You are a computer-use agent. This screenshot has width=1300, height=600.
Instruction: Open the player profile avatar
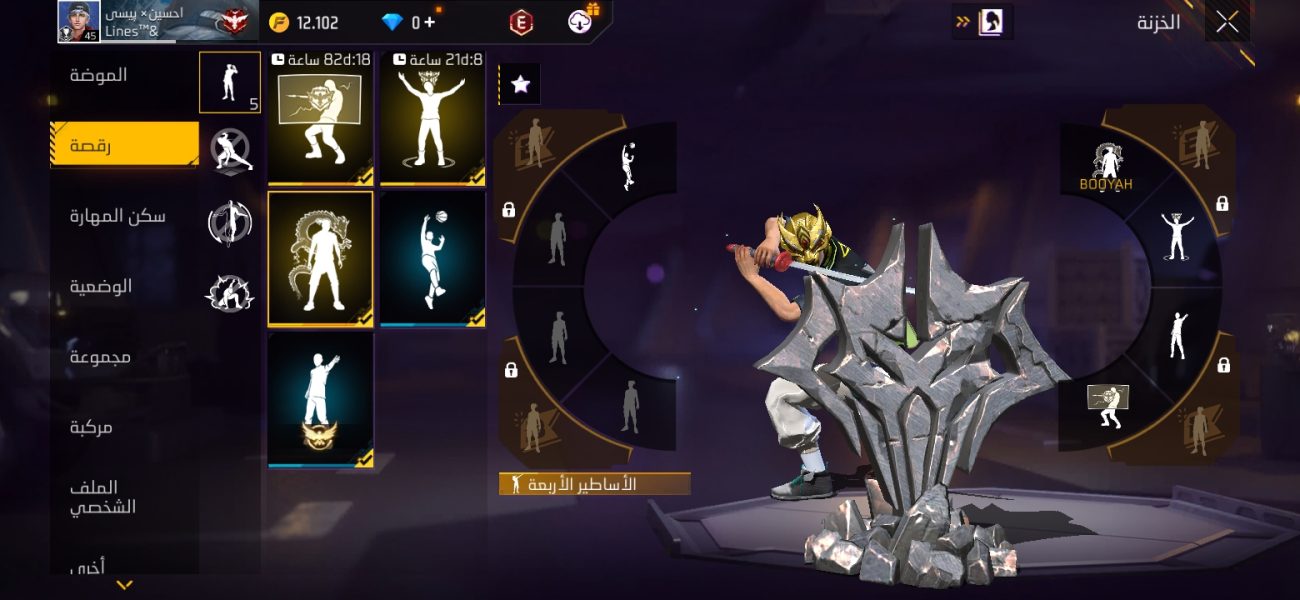(x=79, y=22)
